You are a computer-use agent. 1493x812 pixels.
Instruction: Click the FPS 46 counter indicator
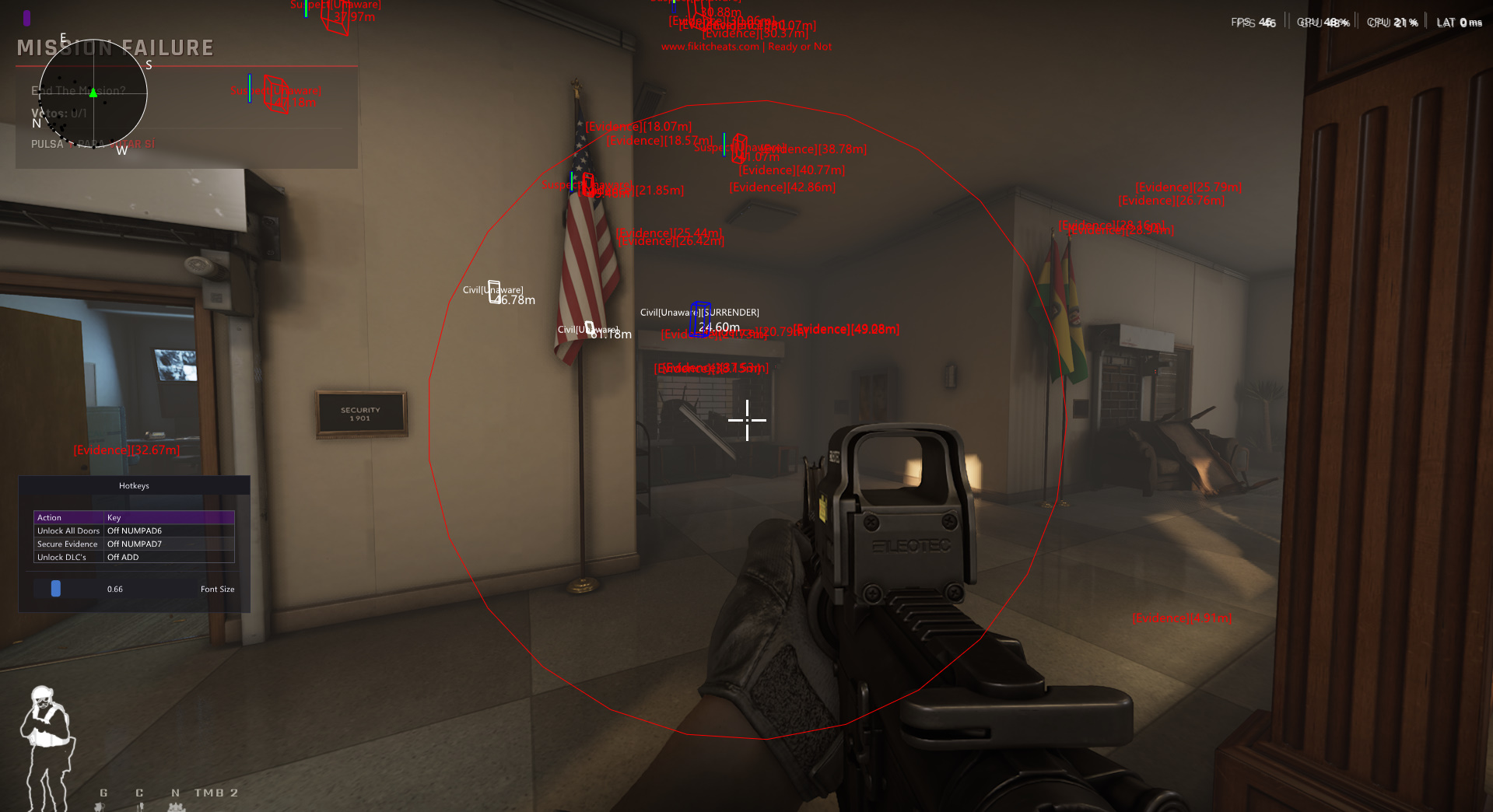tap(1254, 21)
